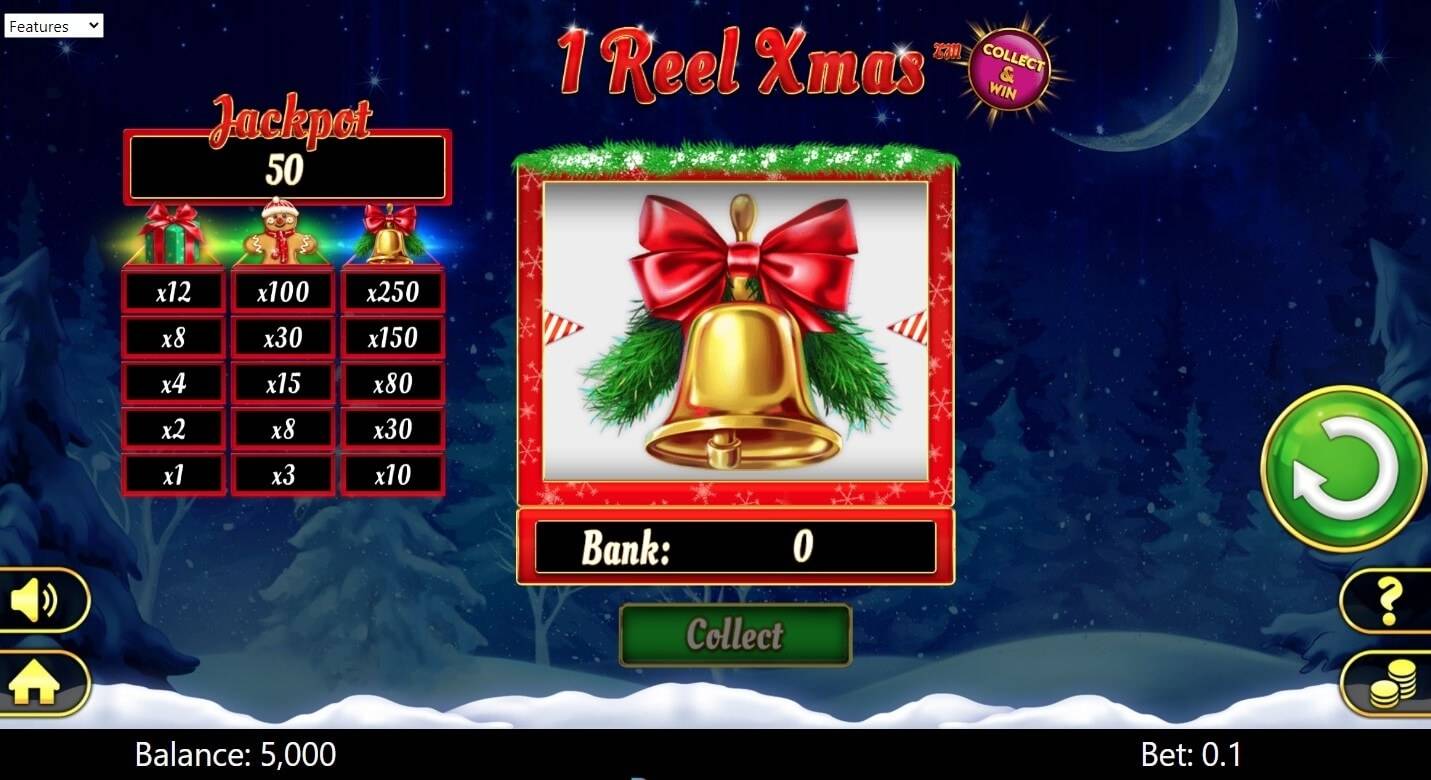Open the Features dropdown
Image resolution: width=1431 pixels, height=780 pixels.
(x=55, y=25)
